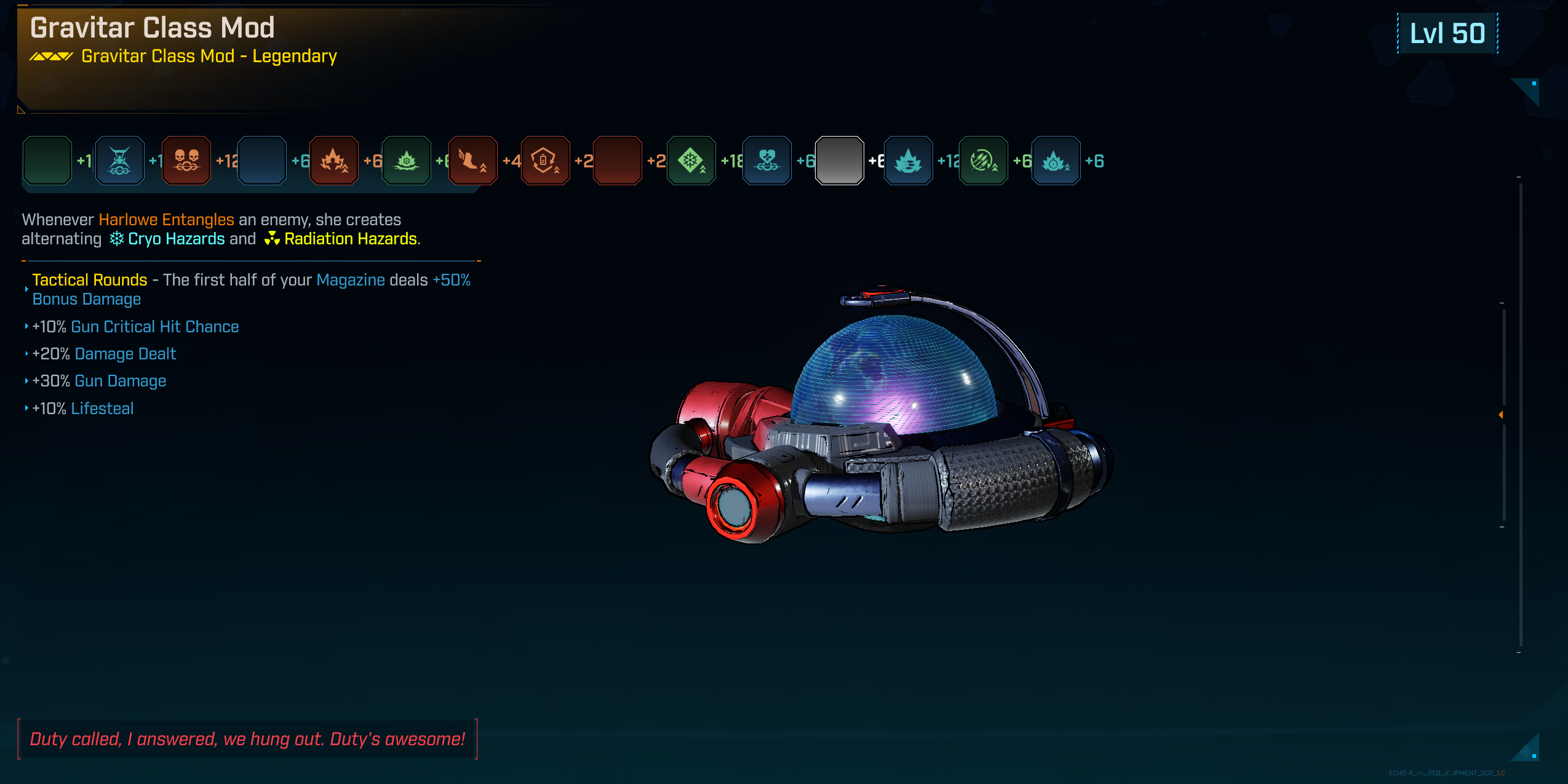The width and height of the screenshot is (1568, 784).
Task: Select the green diamond snowflake skill icon
Action: [691, 161]
